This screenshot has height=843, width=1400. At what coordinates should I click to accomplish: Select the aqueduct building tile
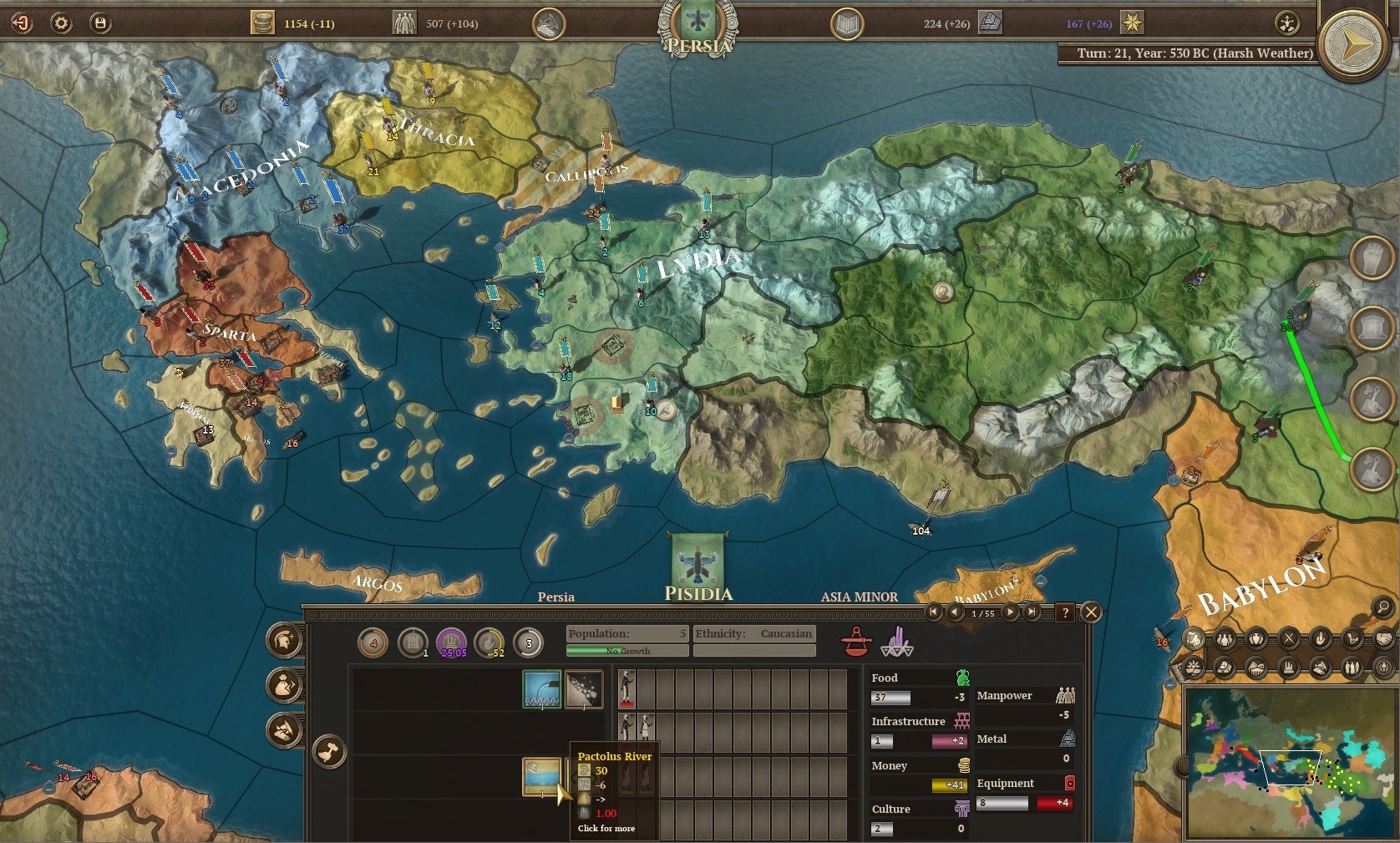point(542,689)
